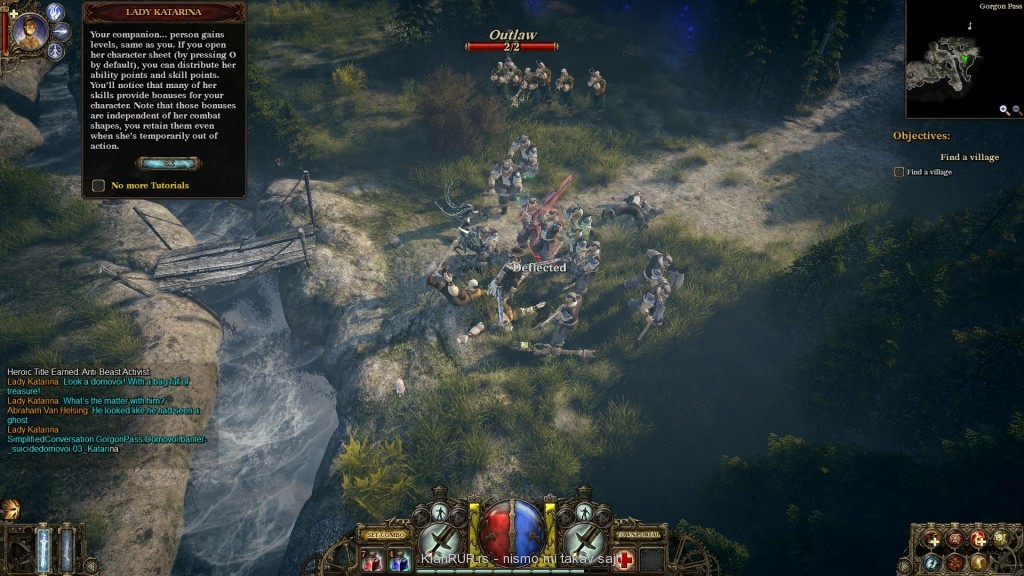Zoom in on the minimap
This screenshot has height=576, width=1024.
point(1004,110)
